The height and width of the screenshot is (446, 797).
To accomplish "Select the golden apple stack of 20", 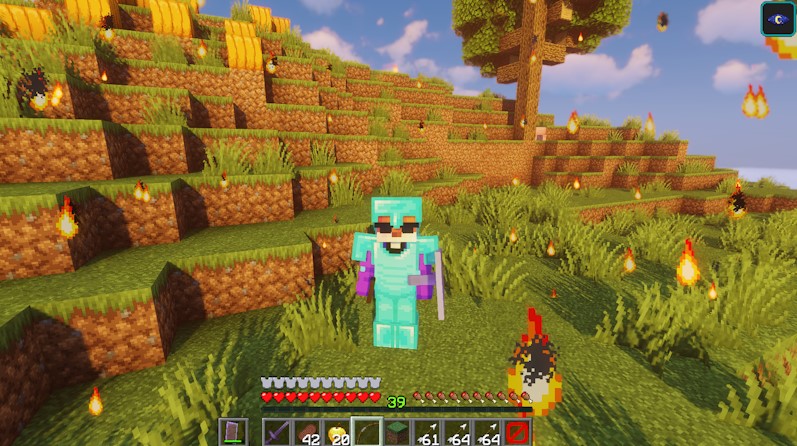I will (x=337, y=432).
